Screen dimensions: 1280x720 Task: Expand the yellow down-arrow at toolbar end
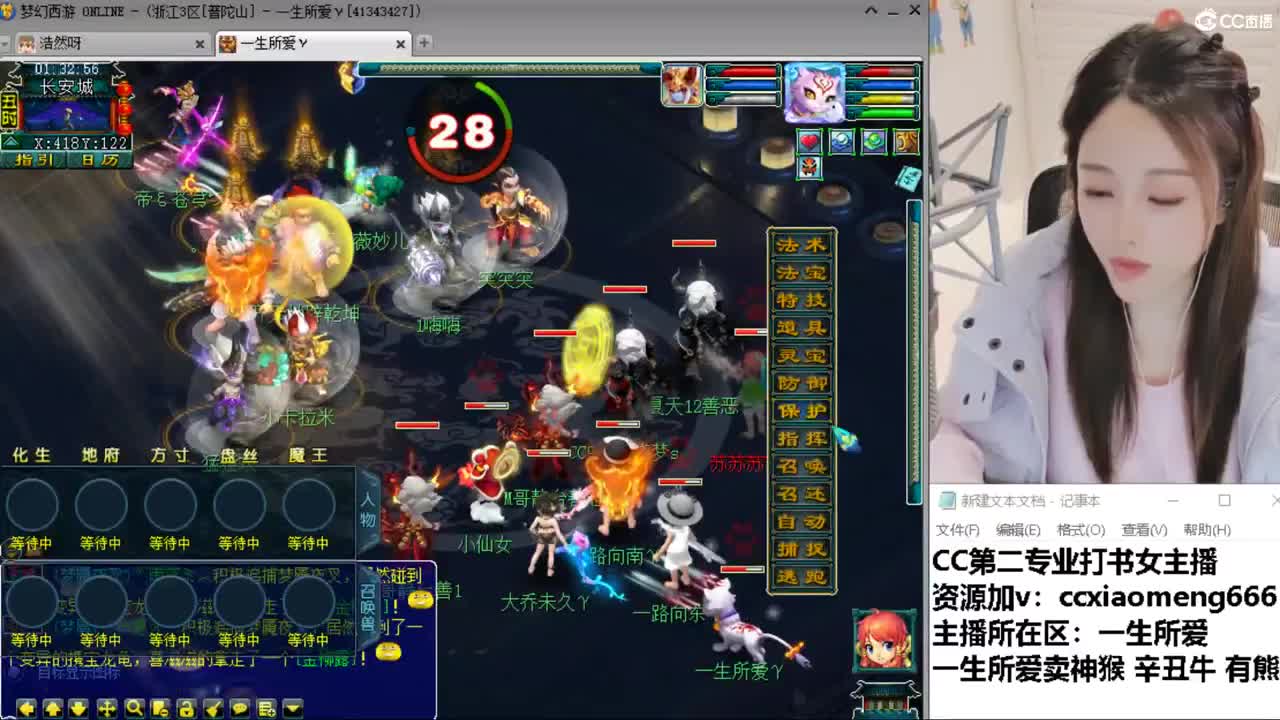[293, 708]
